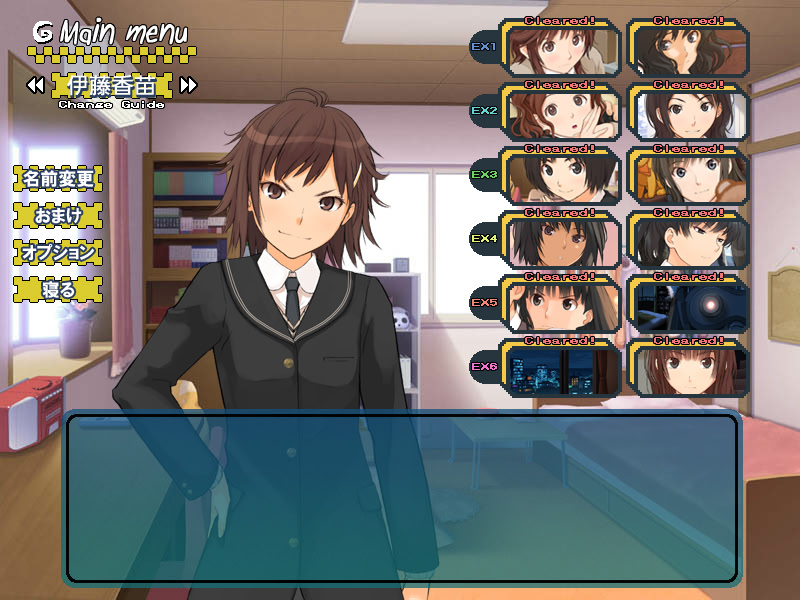Open the EX6 night city skyline thumbnail

[x=560, y=369]
